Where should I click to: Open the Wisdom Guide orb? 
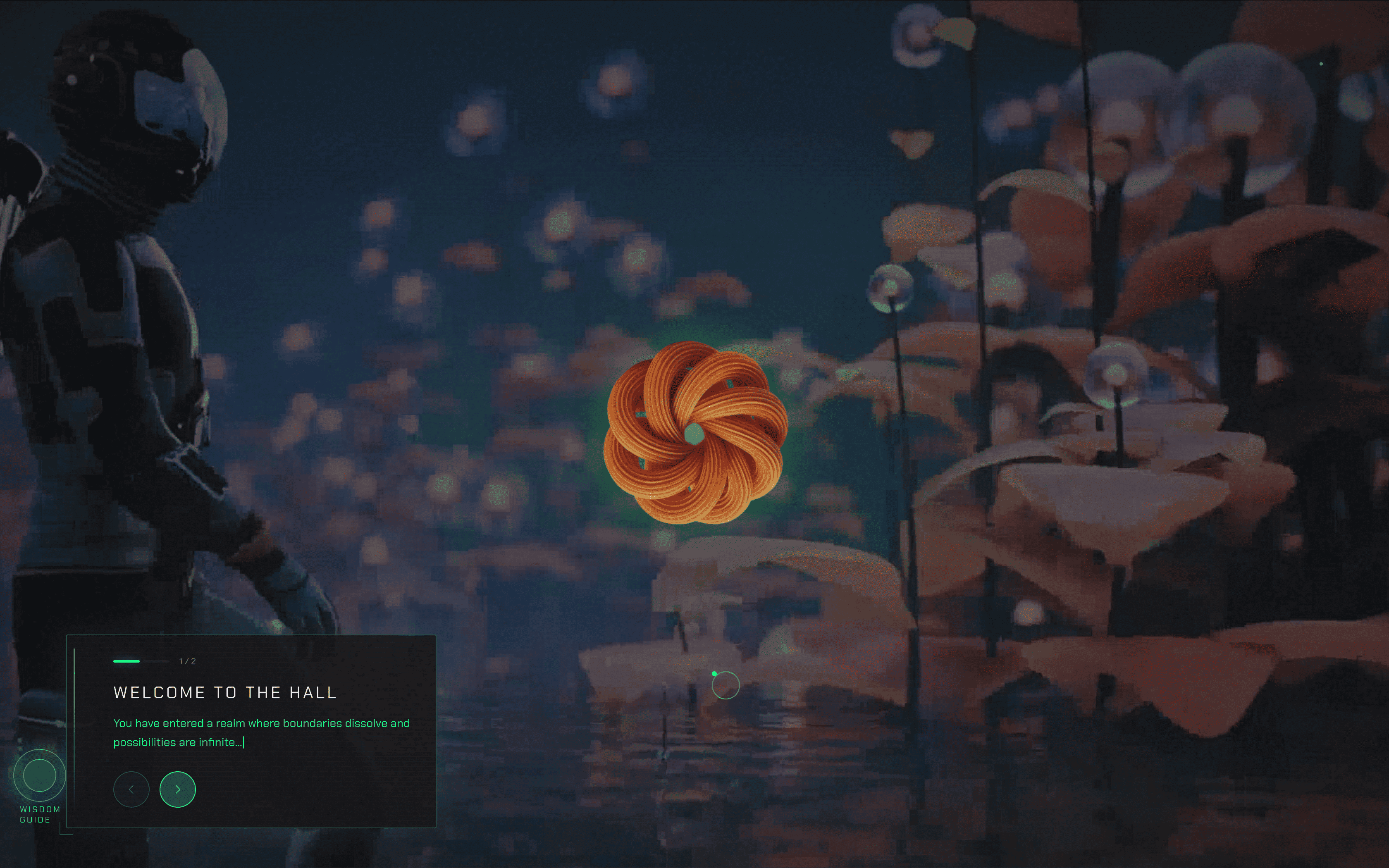click(39, 775)
